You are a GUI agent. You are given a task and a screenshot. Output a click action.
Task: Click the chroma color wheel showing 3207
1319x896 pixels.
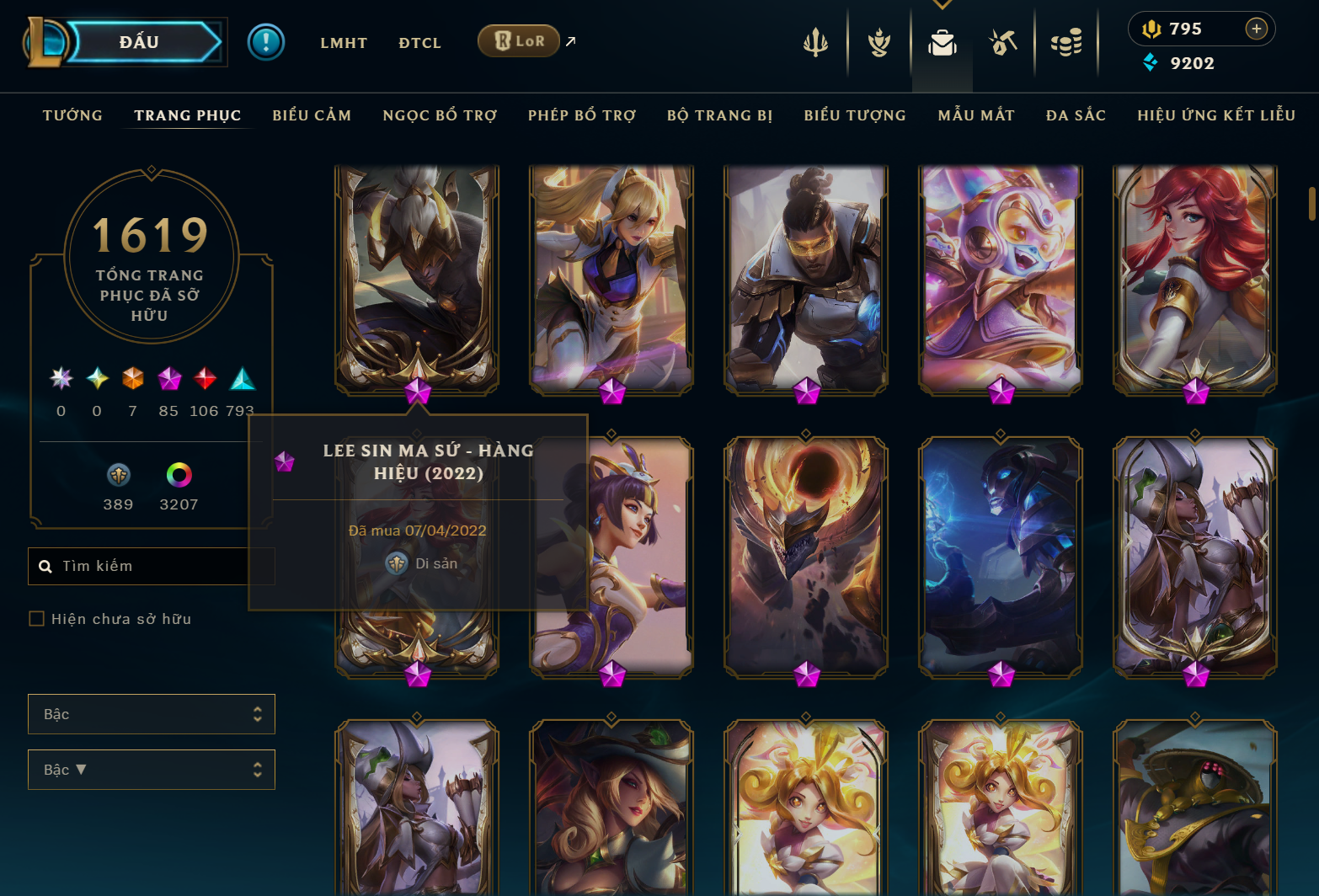178,476
